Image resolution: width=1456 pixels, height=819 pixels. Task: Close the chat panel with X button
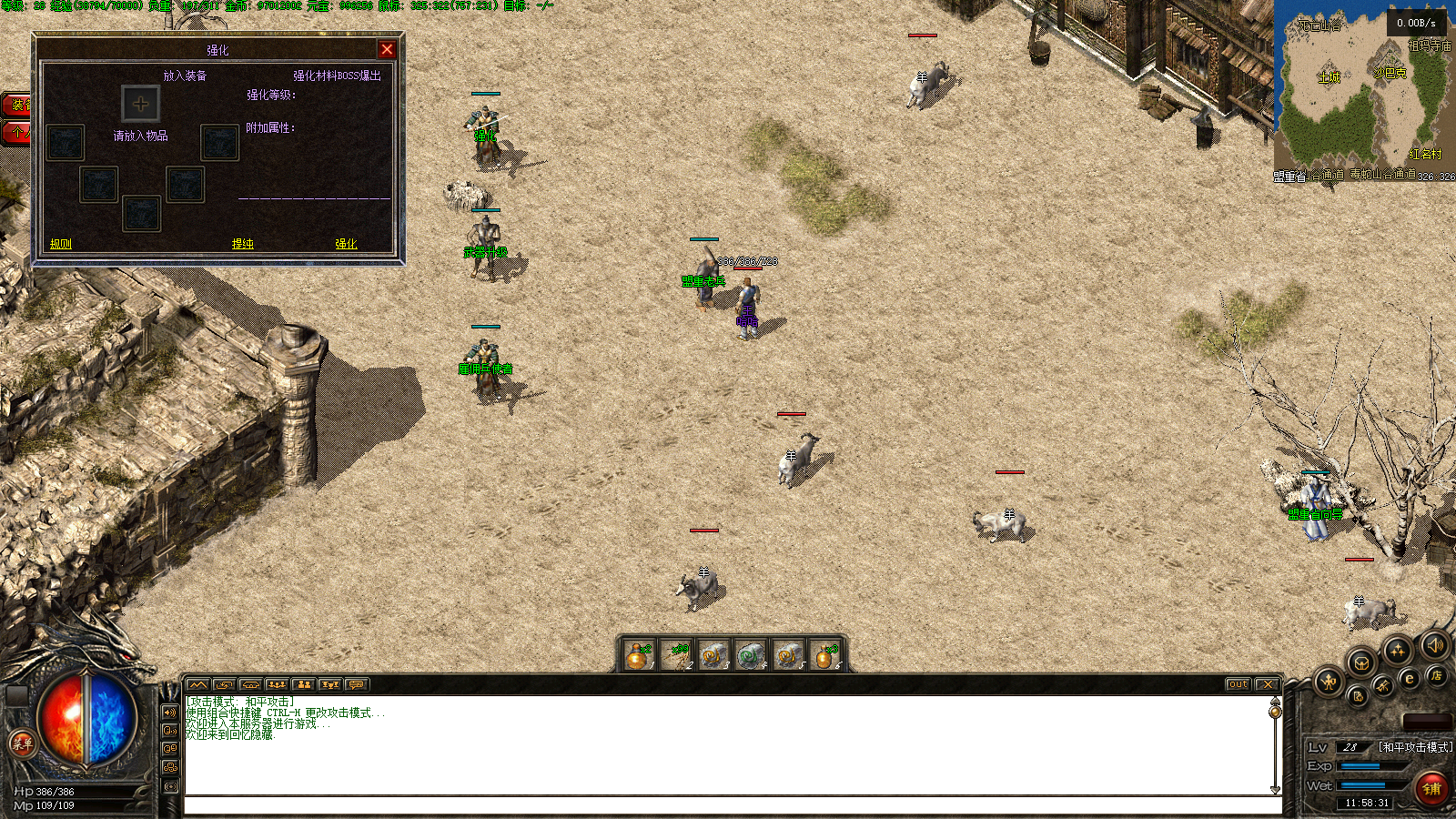click(1267, 684)
